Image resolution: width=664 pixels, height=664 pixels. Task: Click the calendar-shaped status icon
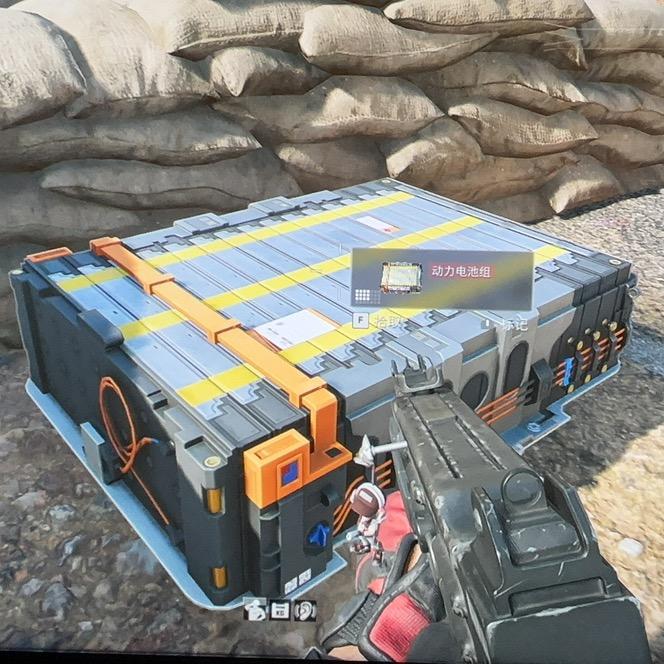[282, 609]
